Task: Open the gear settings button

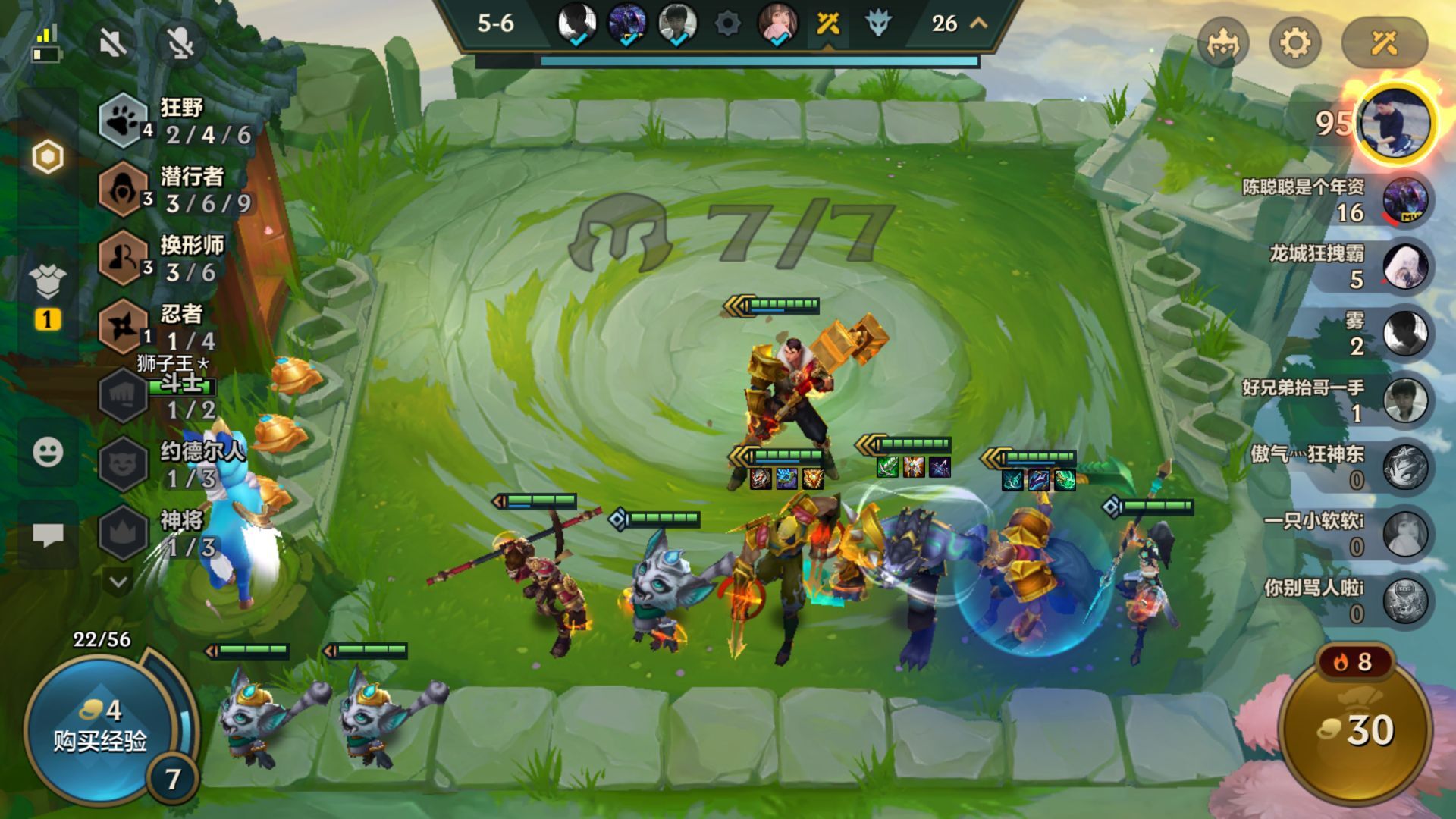Action: click(x=1295, y=43)
